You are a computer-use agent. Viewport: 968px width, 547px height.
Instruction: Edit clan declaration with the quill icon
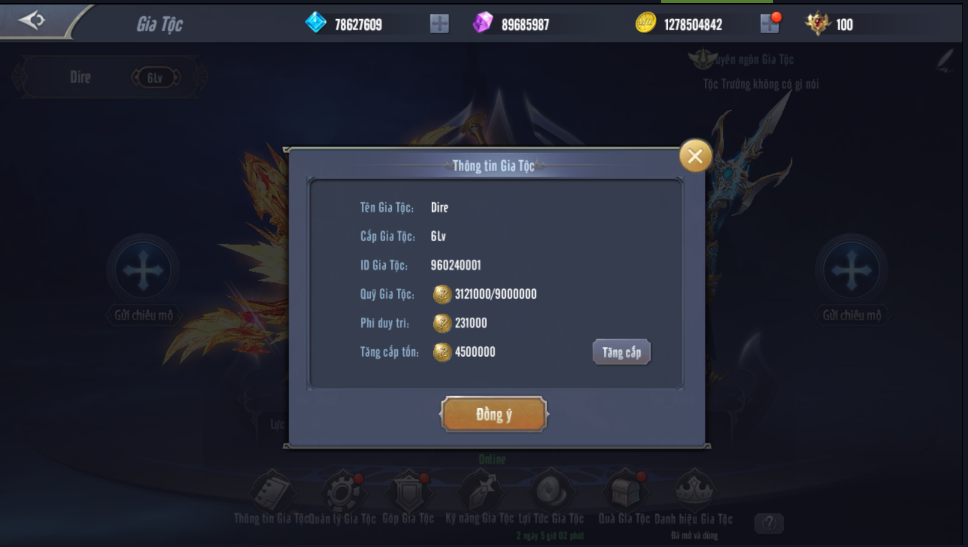pos(944,62)
